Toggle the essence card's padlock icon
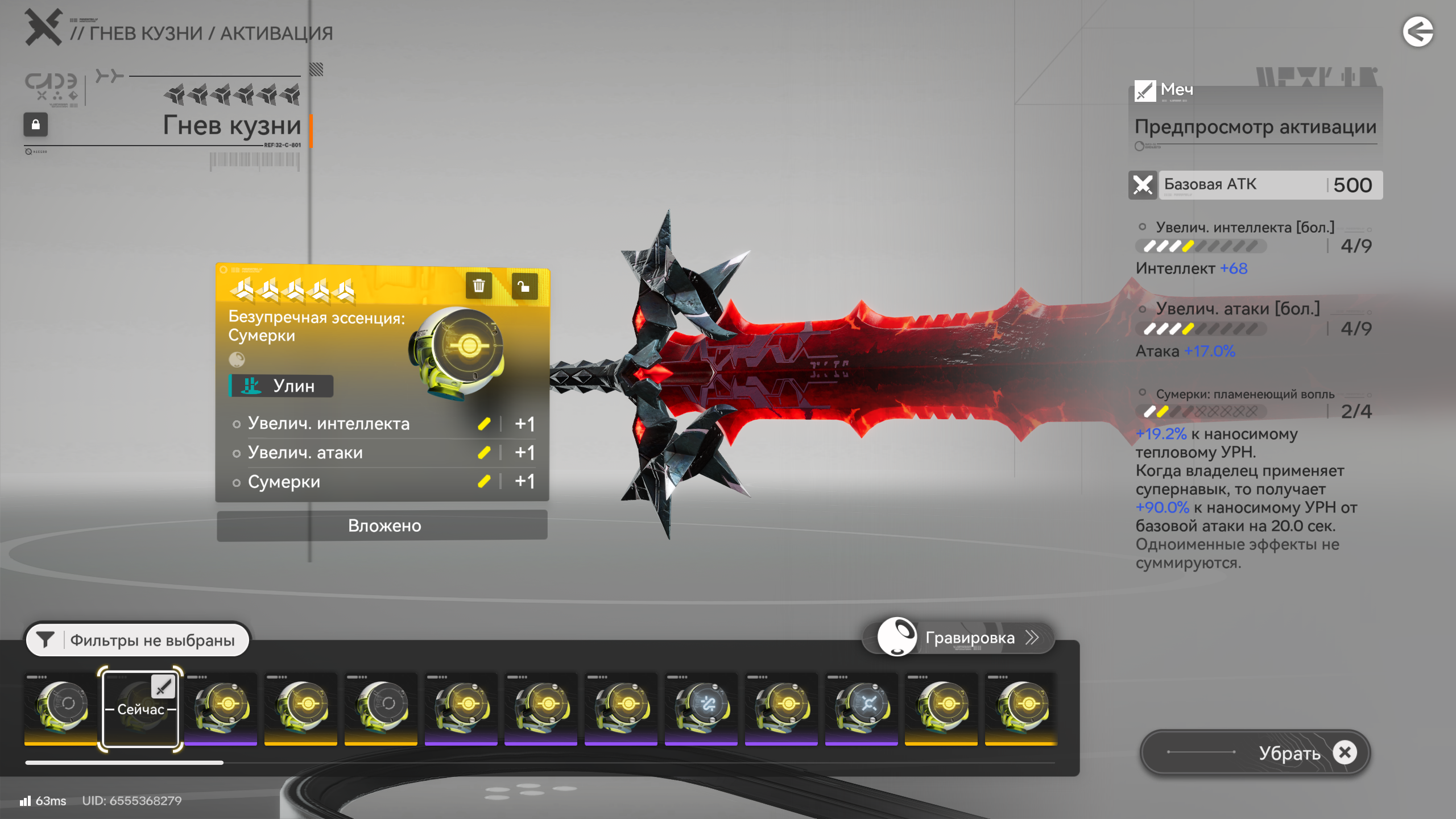Image resolution: width=1456 pixels, height=819 pixels. click(524, 286)
